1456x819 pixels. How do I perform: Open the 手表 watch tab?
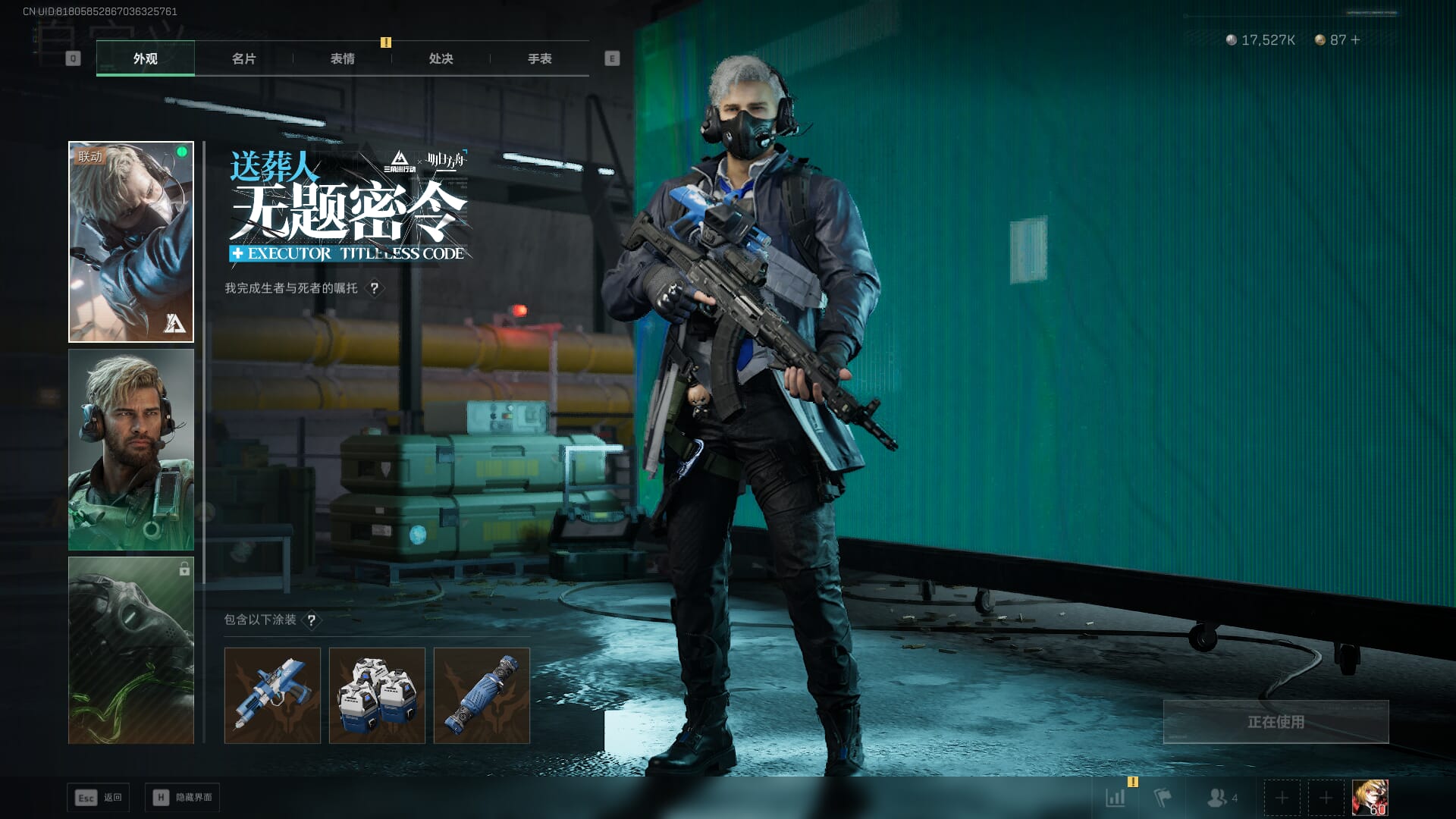[x=539, y=58]
